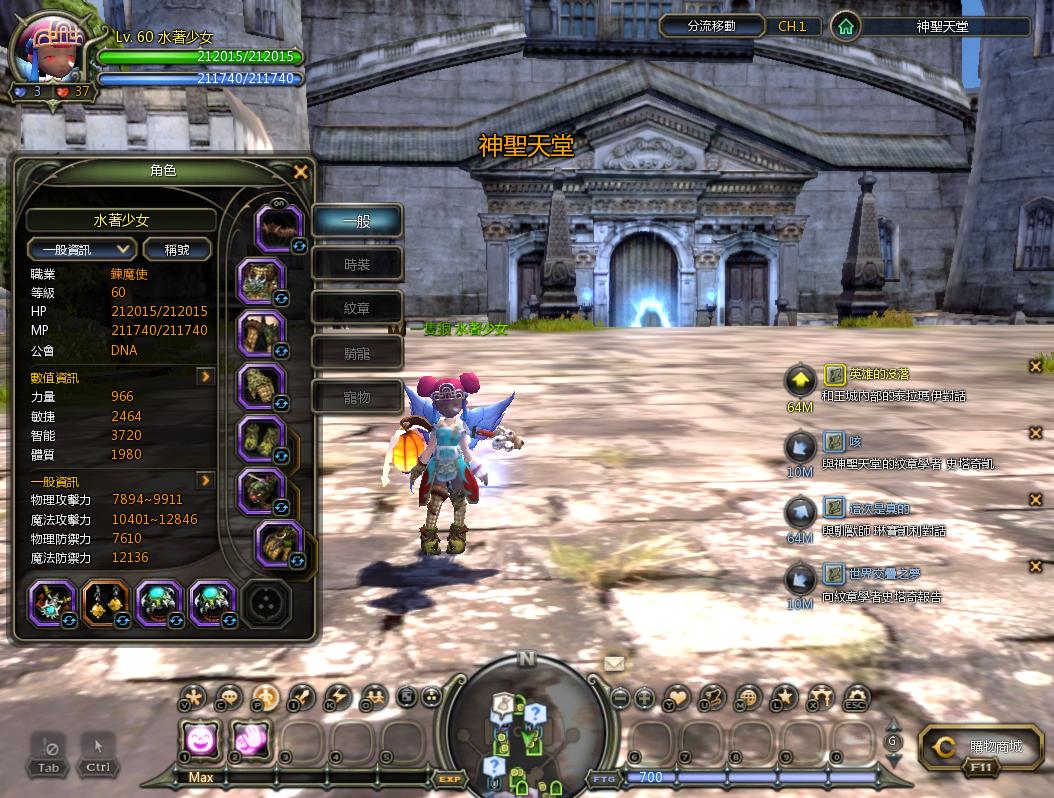Screen dimensions: 1054x798
Task: Activate the pink smiley face skill
Action: click(202, 741)
